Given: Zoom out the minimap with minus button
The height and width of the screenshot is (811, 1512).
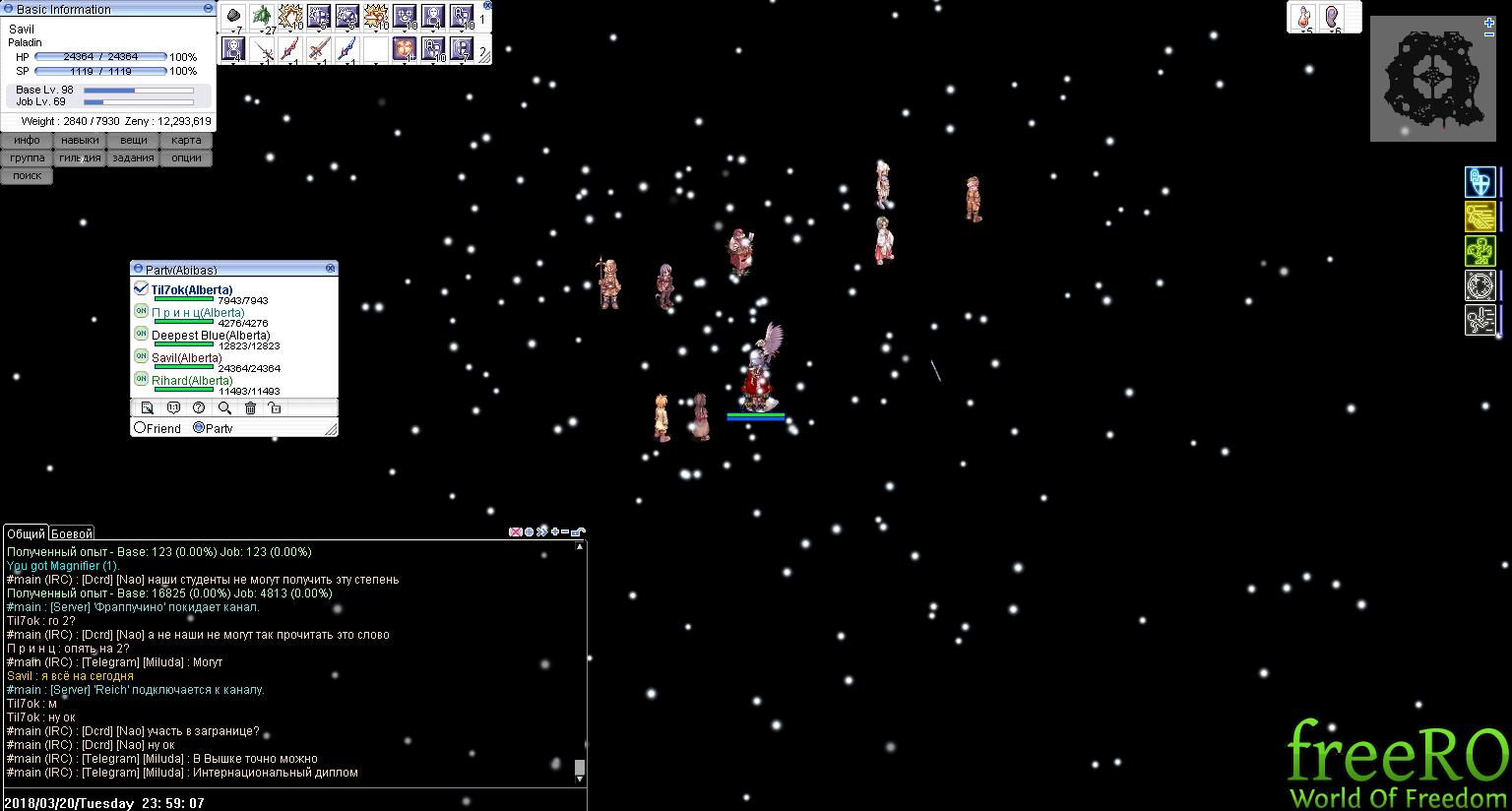Looking at the screenshot, I should [1489, 34].
